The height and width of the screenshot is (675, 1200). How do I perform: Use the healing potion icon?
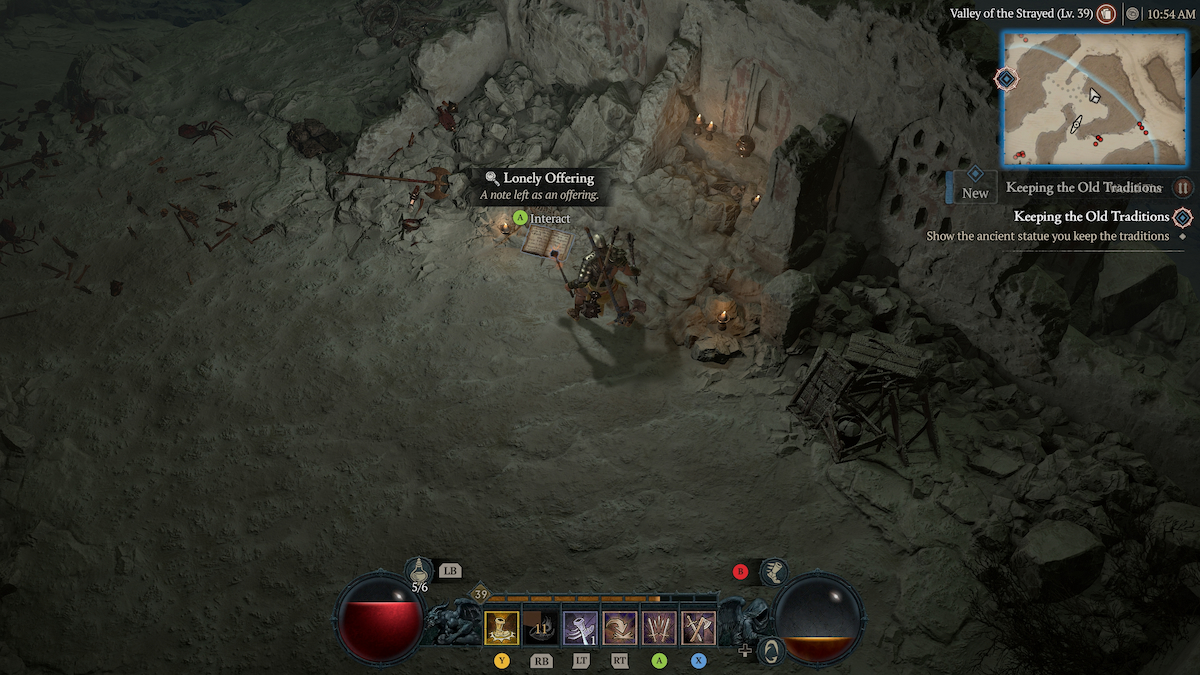[x=419, y=571]
